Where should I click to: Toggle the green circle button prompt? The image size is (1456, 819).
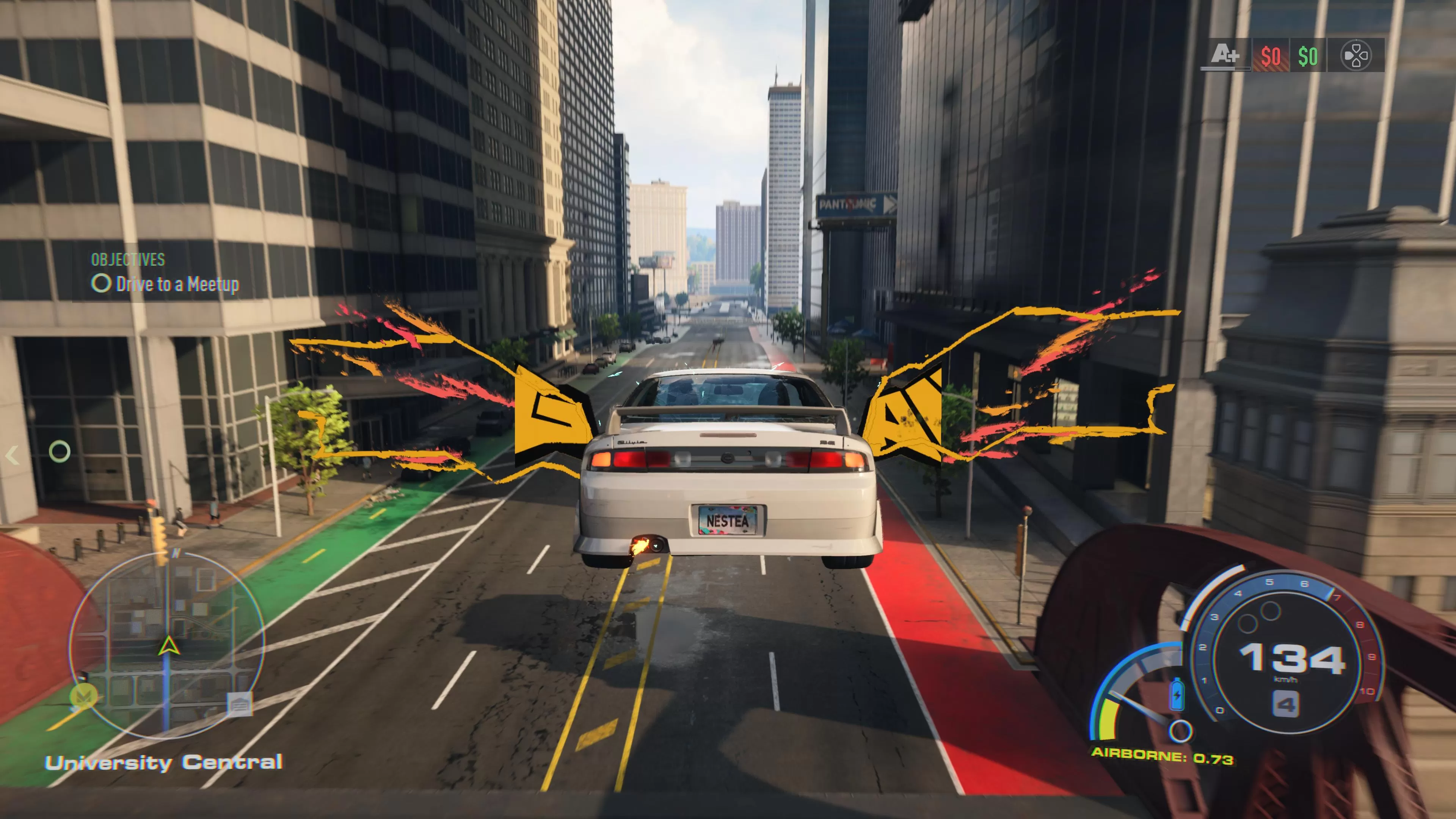coord(60,451)
